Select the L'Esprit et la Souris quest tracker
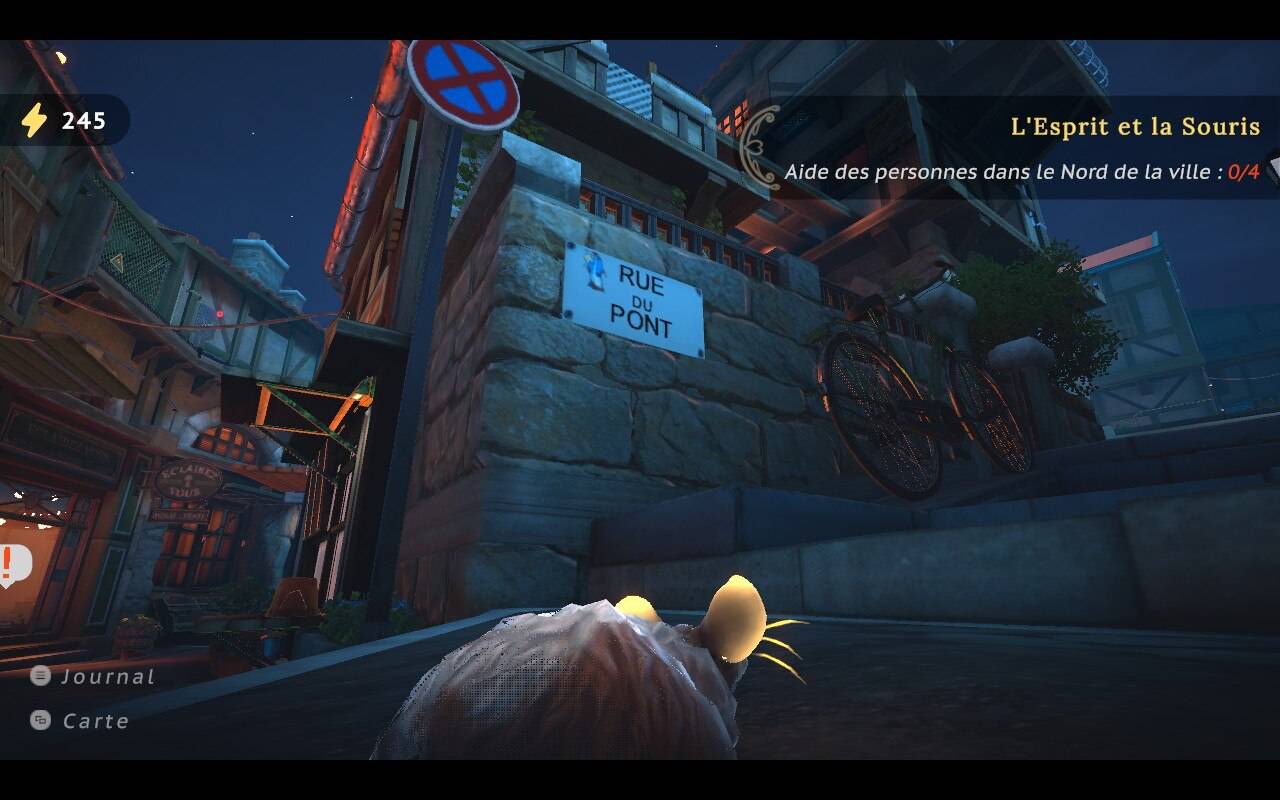Screen dimensions: 1280x800 (x=1134, y=127)
